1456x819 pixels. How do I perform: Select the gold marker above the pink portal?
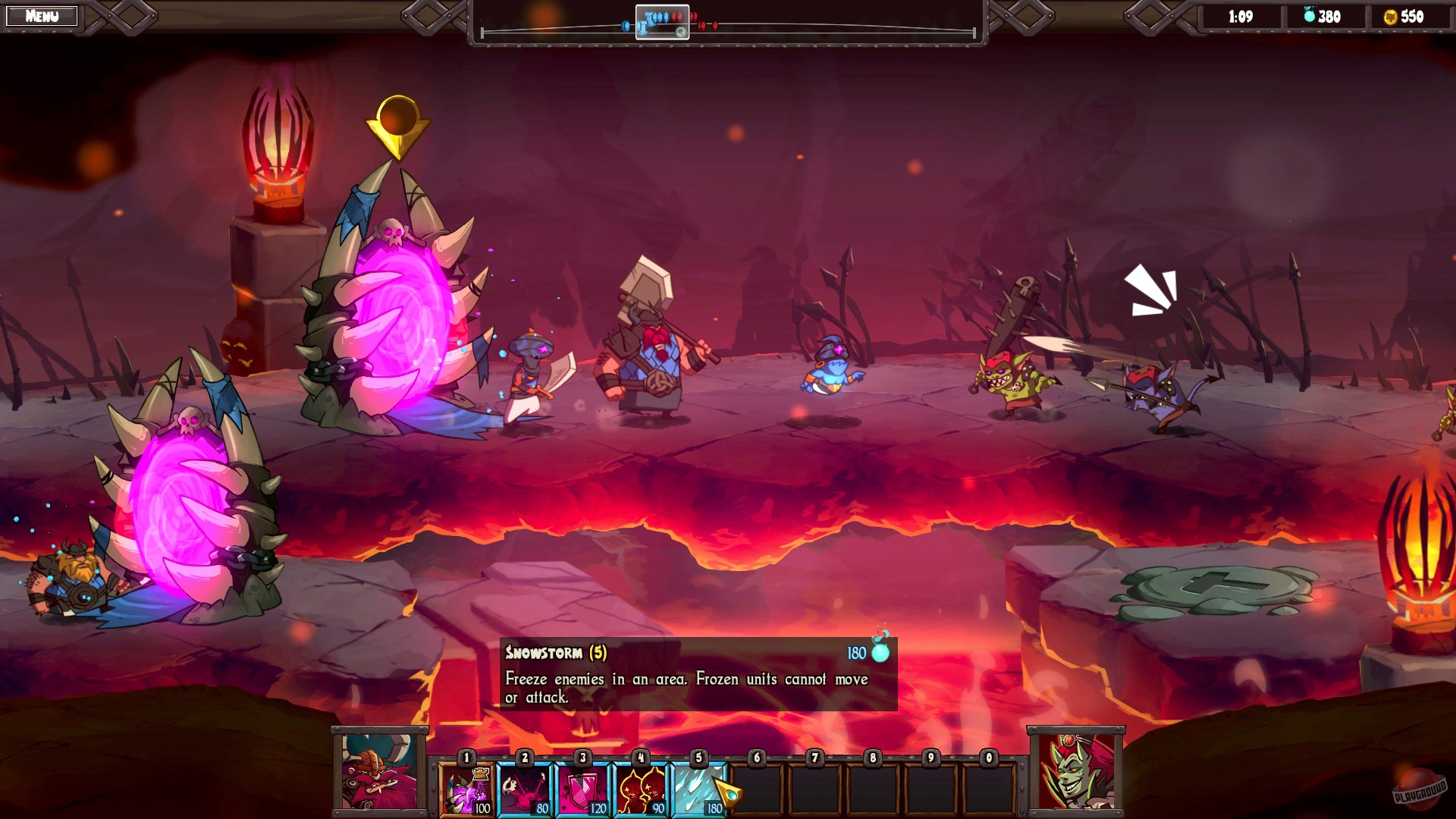[x=397, y=125]
